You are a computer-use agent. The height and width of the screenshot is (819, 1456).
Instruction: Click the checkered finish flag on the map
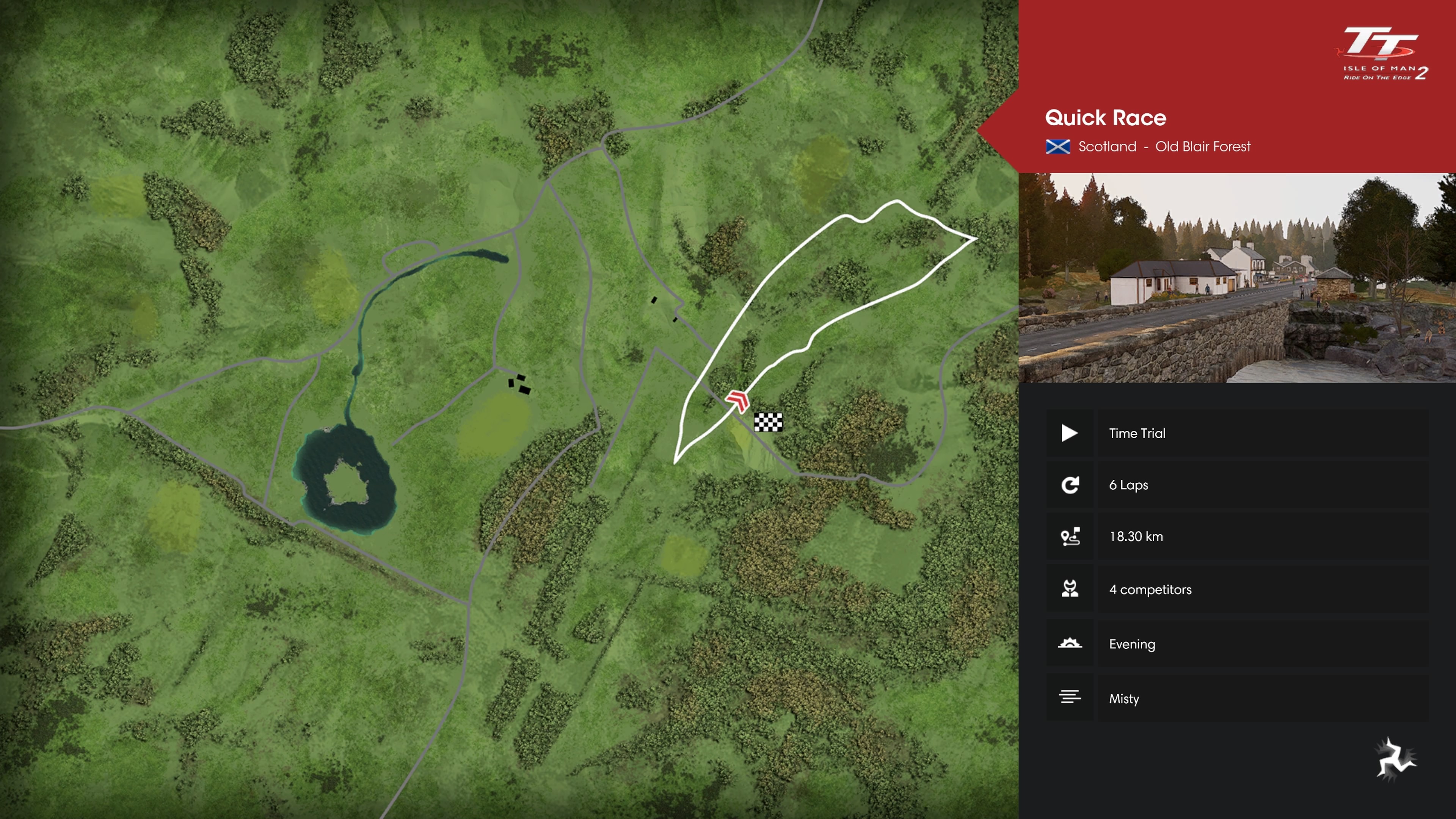[x=768, y=422]
